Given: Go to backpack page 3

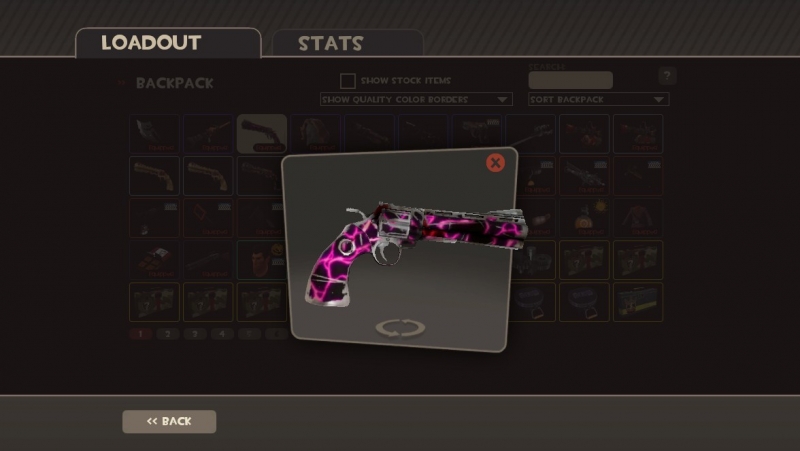Looking at the screenshot, I should tap(196, 334).
